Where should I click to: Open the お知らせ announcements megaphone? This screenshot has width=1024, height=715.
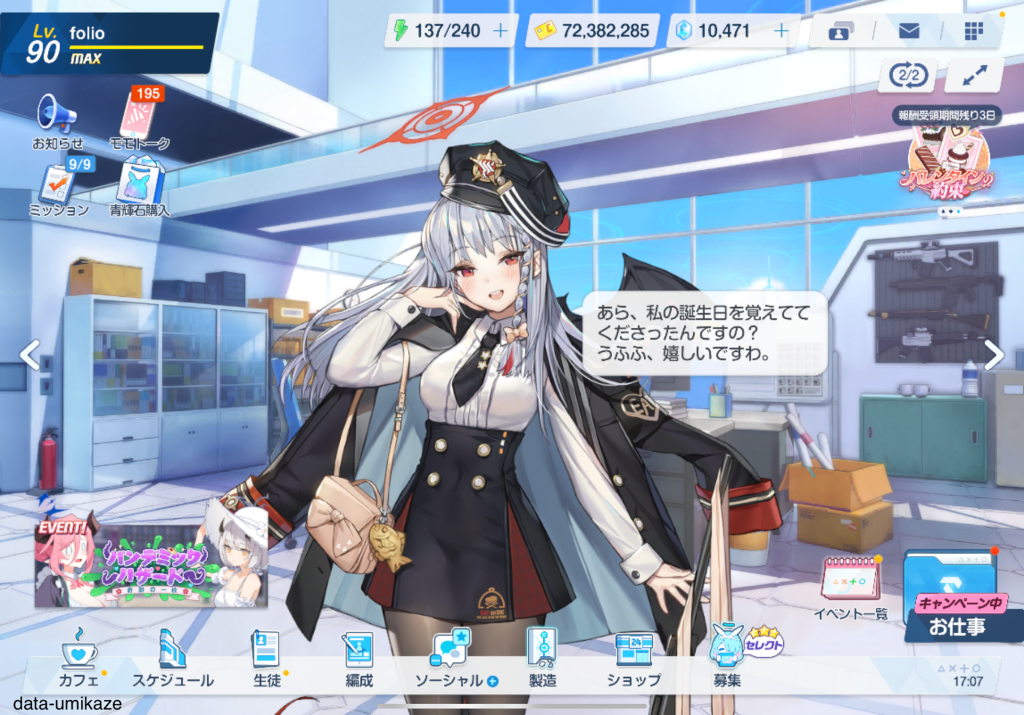tap(57, 120)
